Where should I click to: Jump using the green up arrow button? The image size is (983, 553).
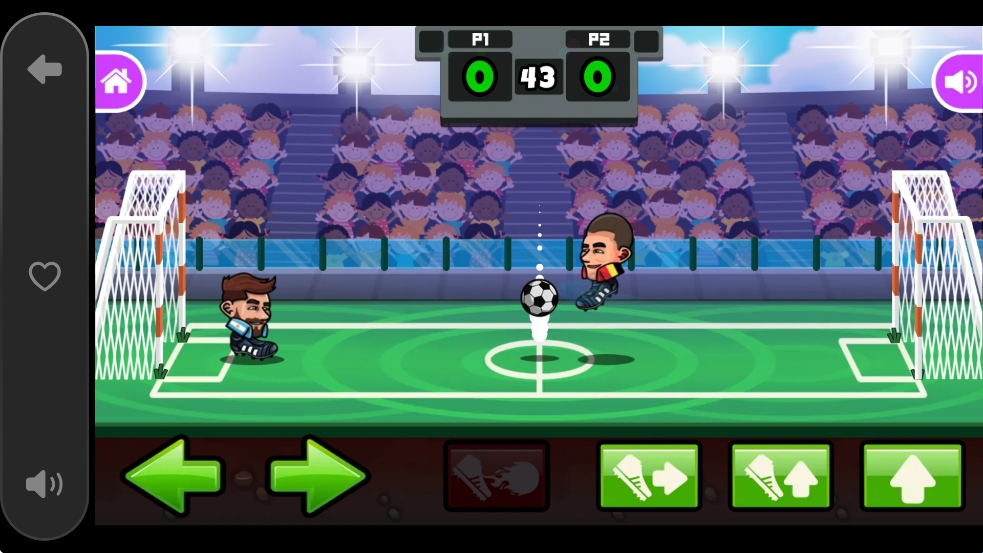pyautogui.click(x=912, y=476)
